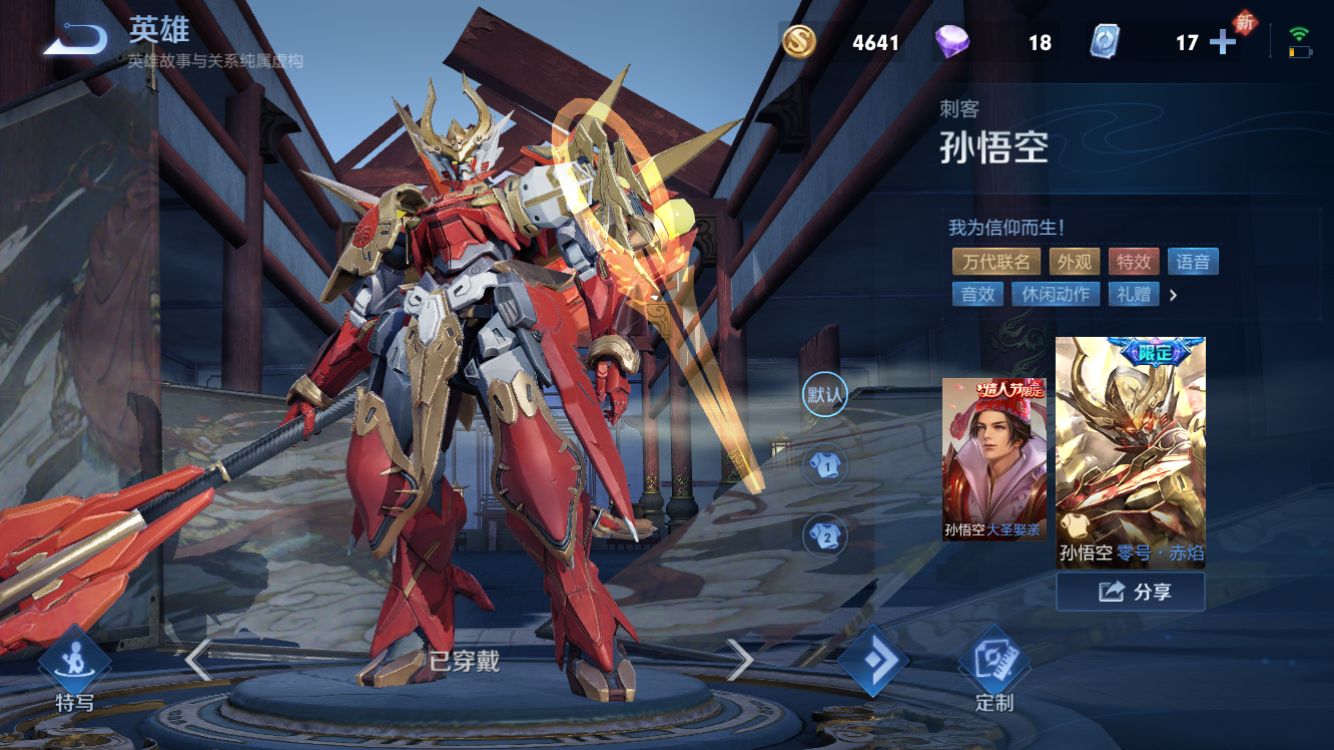This screenshot has height=750, width=1334.
Task: Click the 休闲动作 idle action tag
Action: pos(1055,294)
